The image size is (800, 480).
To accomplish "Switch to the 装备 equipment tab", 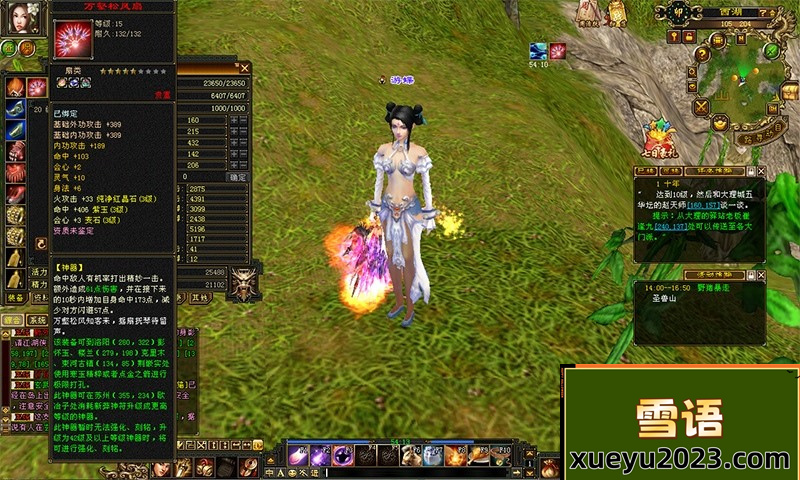I will pyautogui.click(x=15, y=297).
